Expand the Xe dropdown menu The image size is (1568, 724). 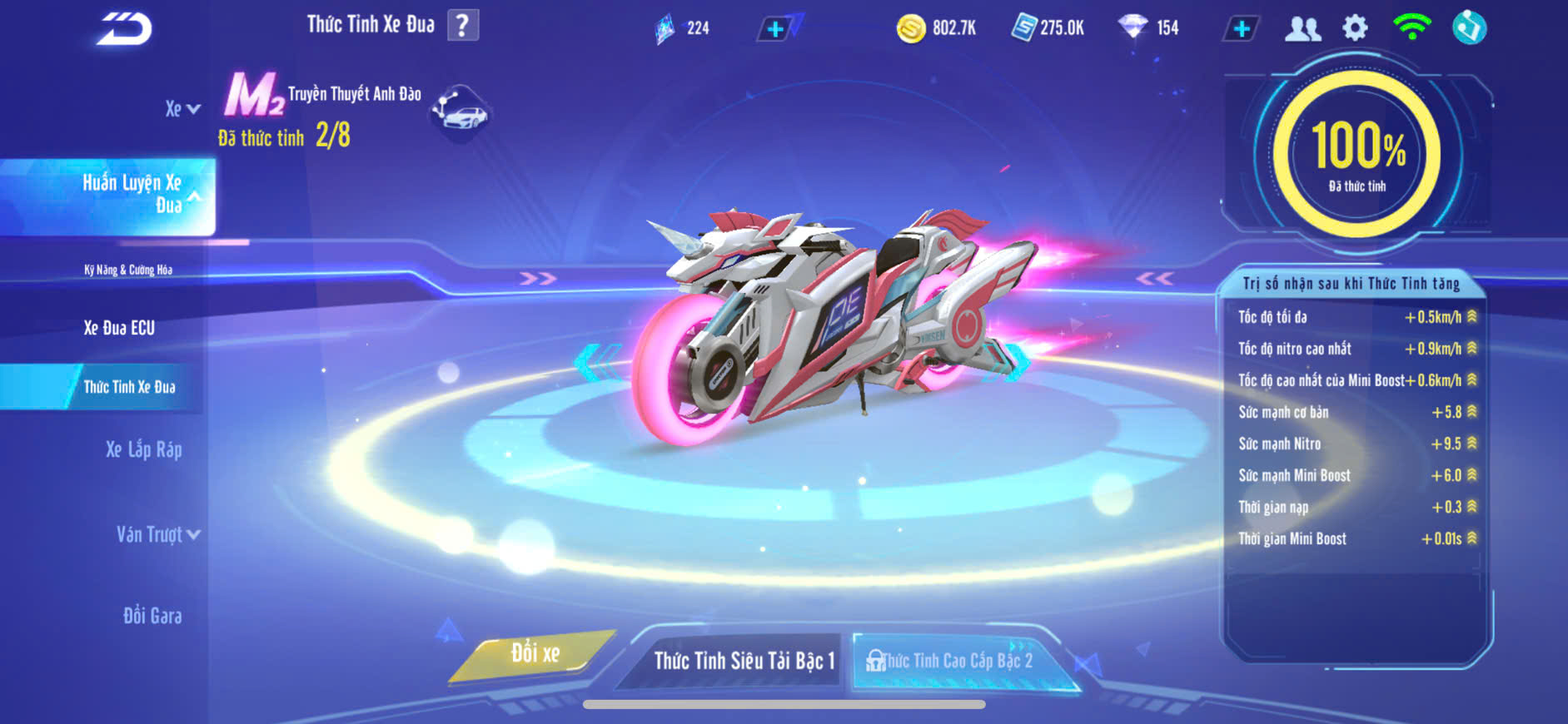(x=182, y=109)
